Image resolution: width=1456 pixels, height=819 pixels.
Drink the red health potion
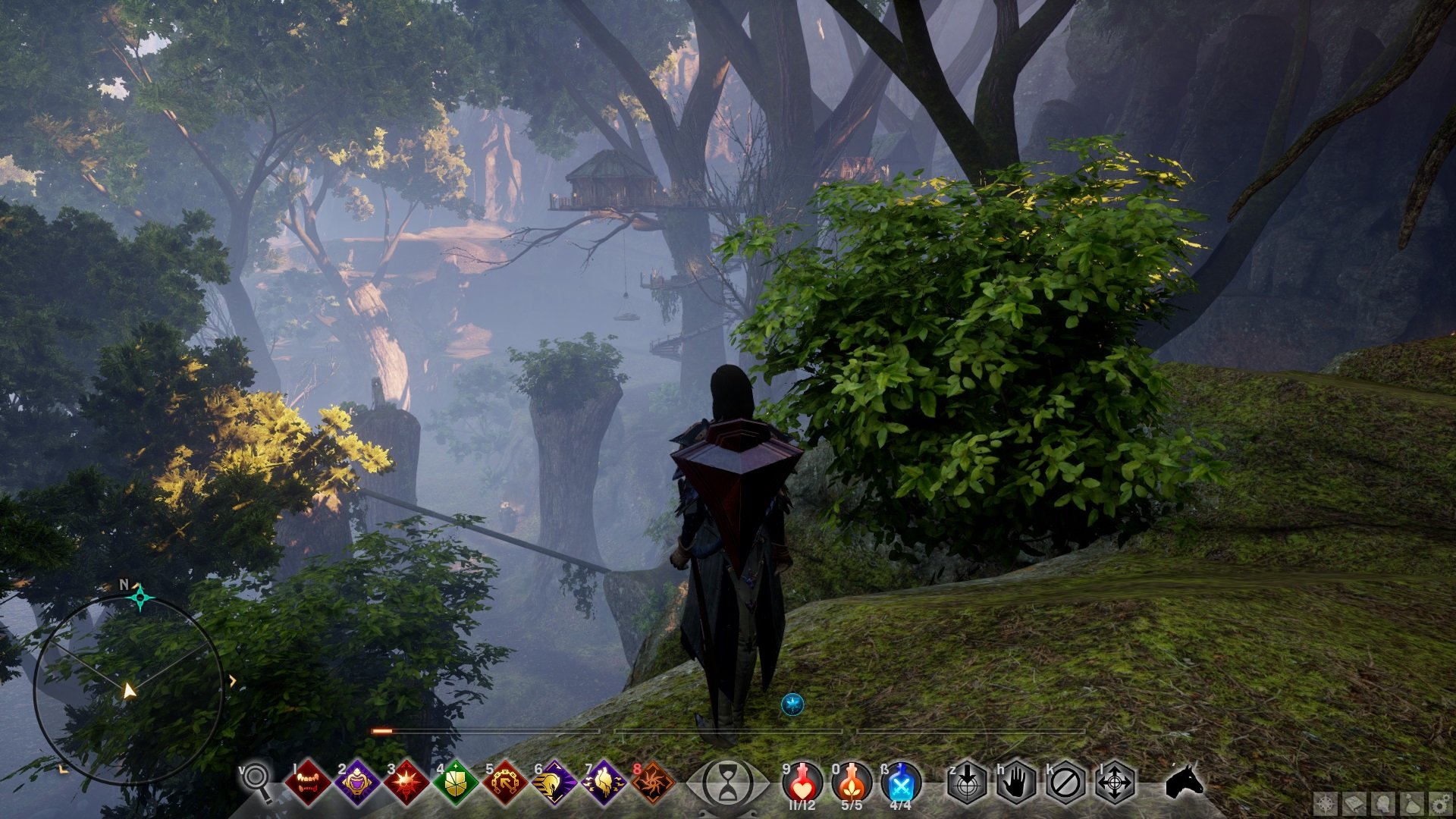click(802, 782)
